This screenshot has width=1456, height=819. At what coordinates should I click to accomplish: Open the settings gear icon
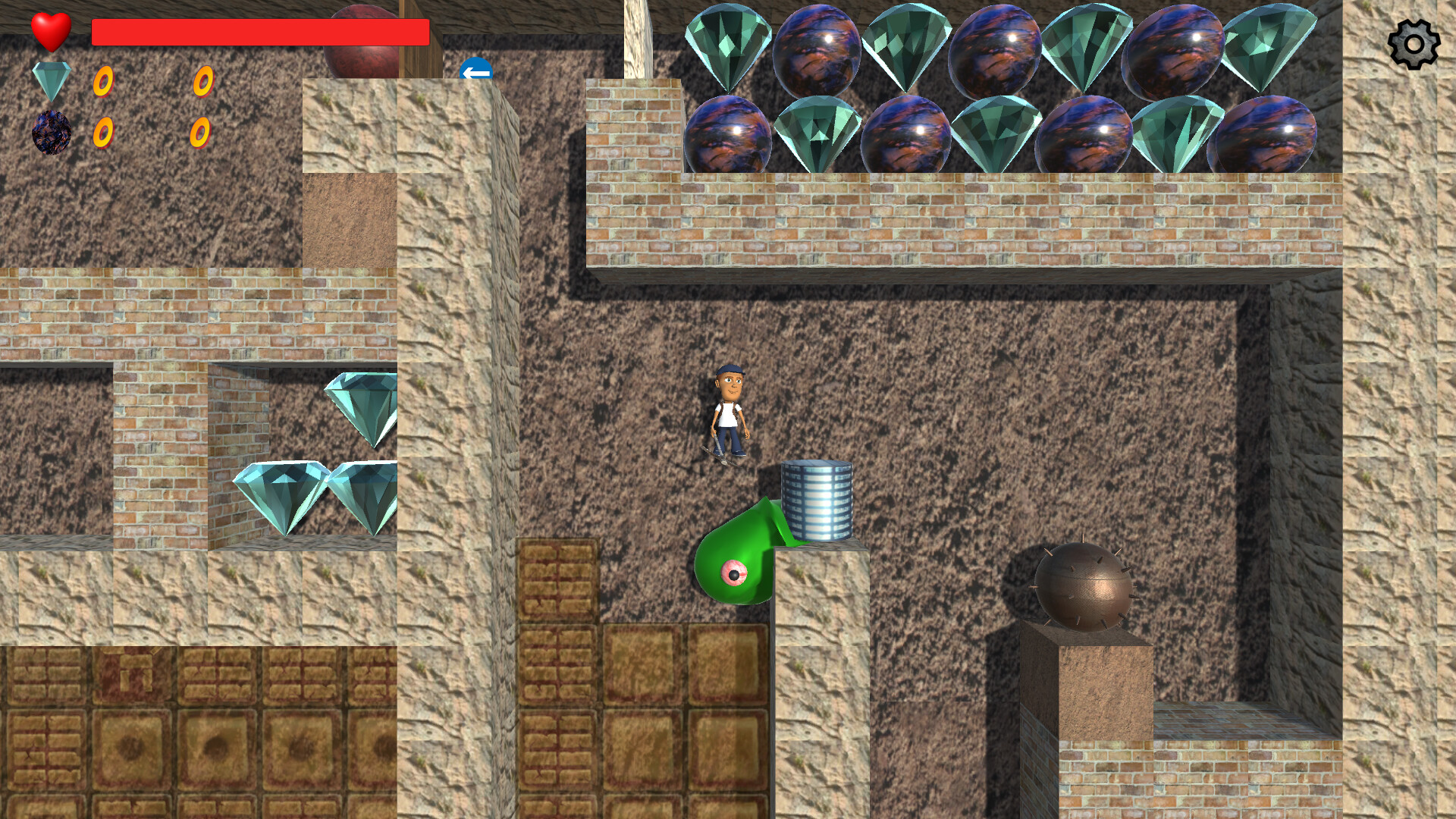[1415, 43]
